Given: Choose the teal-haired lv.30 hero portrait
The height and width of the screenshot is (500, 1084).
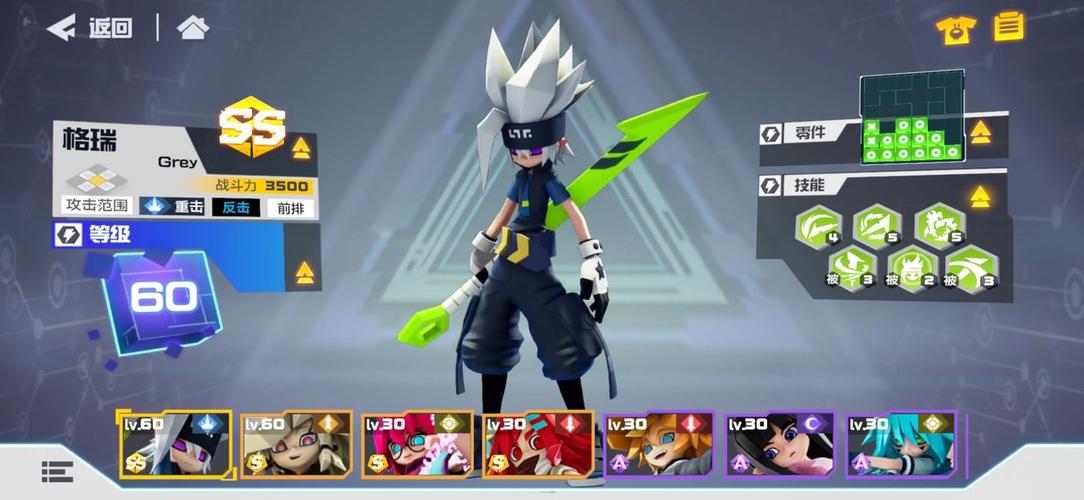Looking at the screenshot, I should (x=900, y=444).
